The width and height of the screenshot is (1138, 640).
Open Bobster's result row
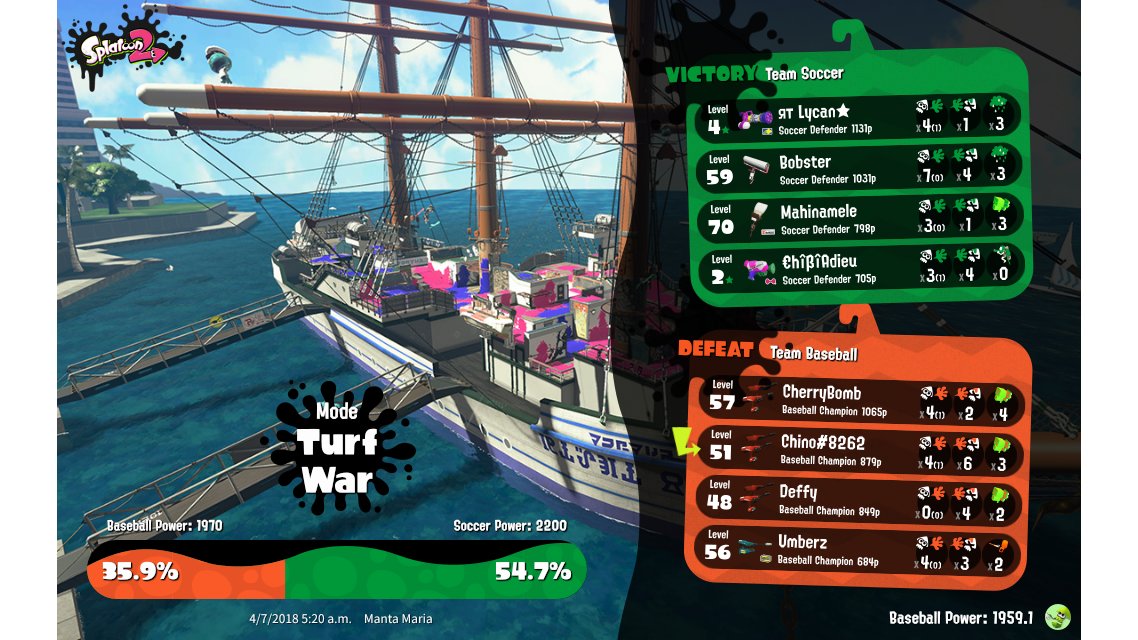pyautogui.click(x=860, y=168)
